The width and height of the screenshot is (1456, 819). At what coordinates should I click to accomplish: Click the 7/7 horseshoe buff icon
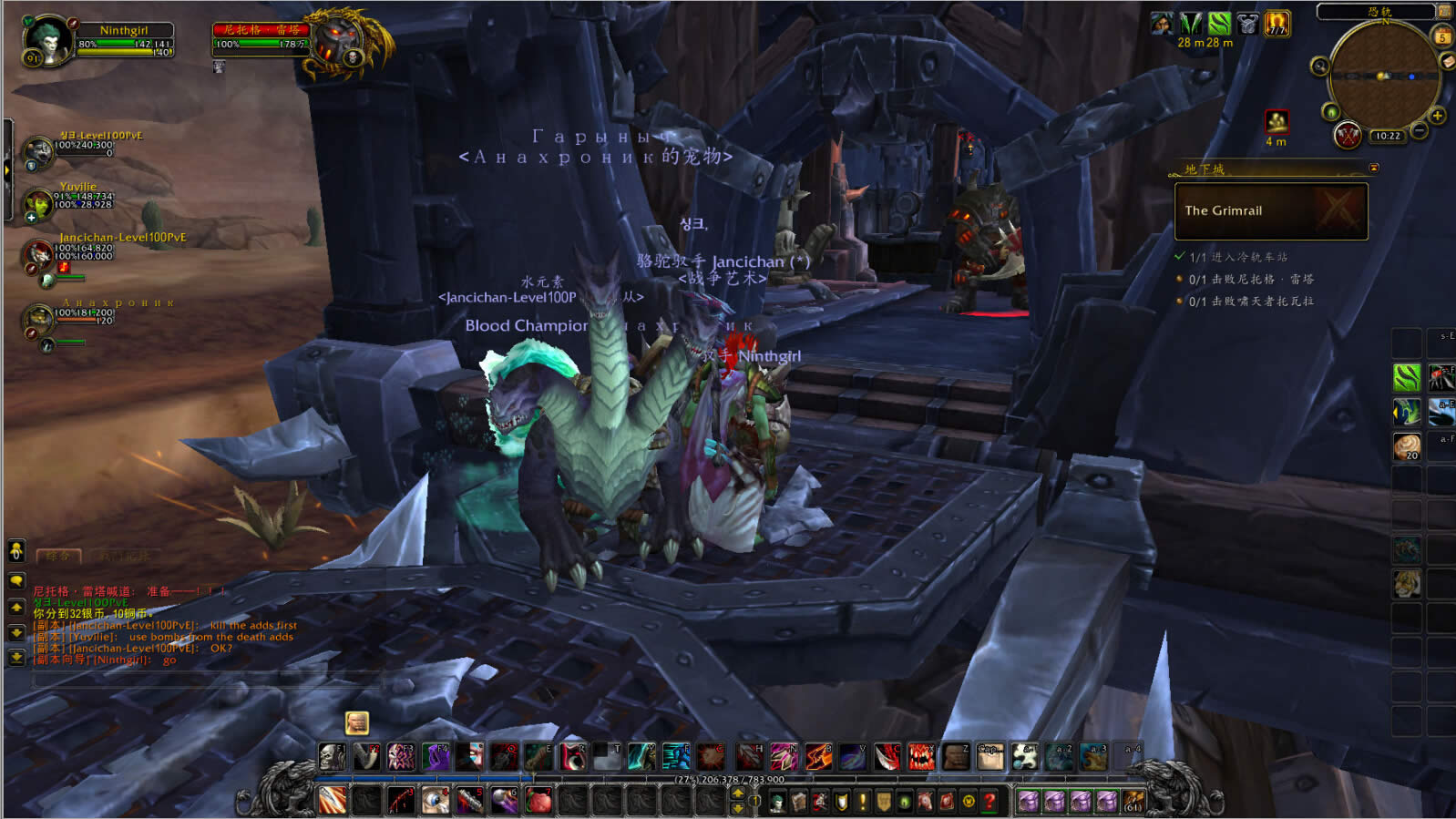[1277, 24]
